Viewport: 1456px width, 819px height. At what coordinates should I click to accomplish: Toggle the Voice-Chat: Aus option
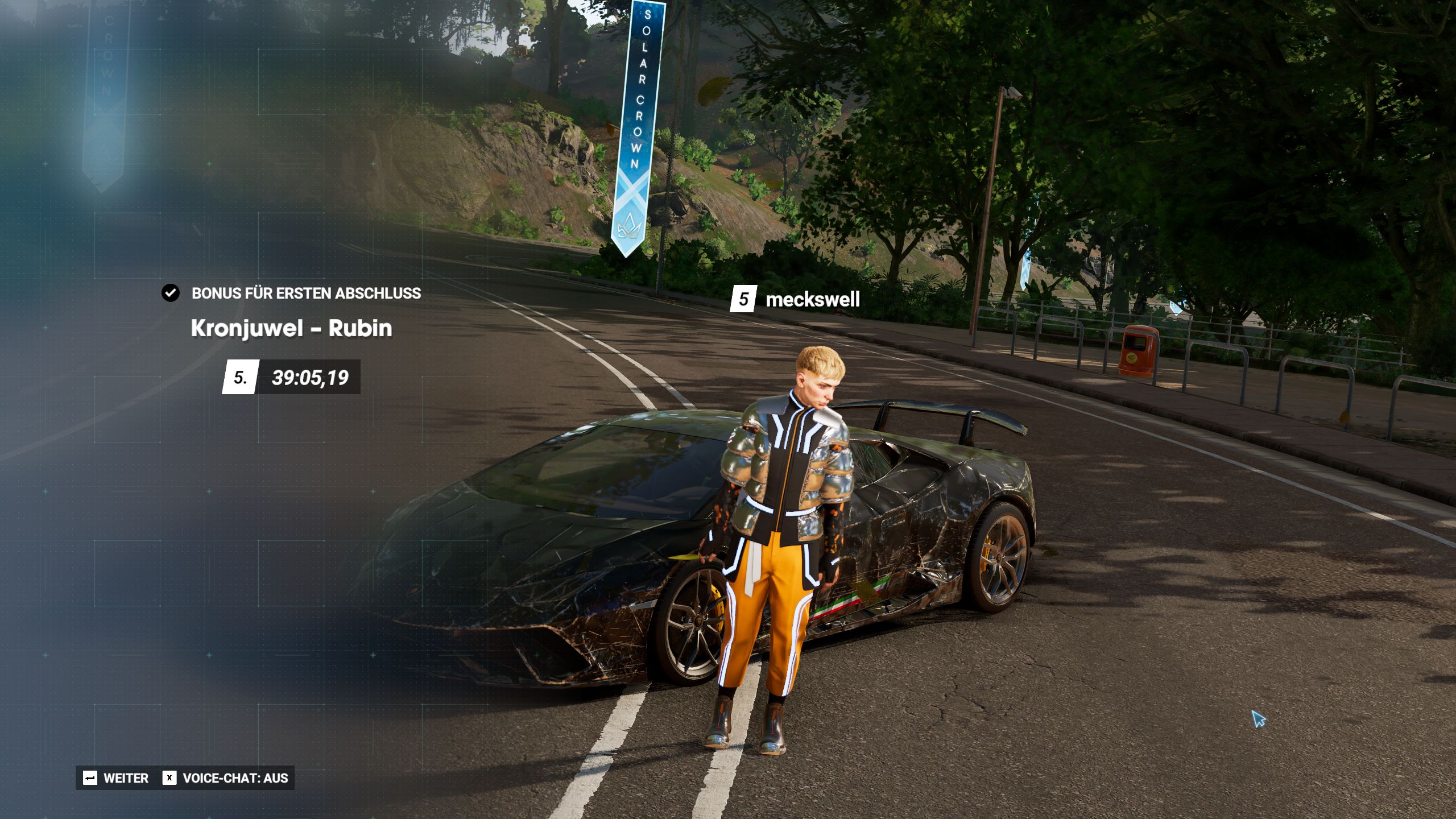(x=226, y=778)
